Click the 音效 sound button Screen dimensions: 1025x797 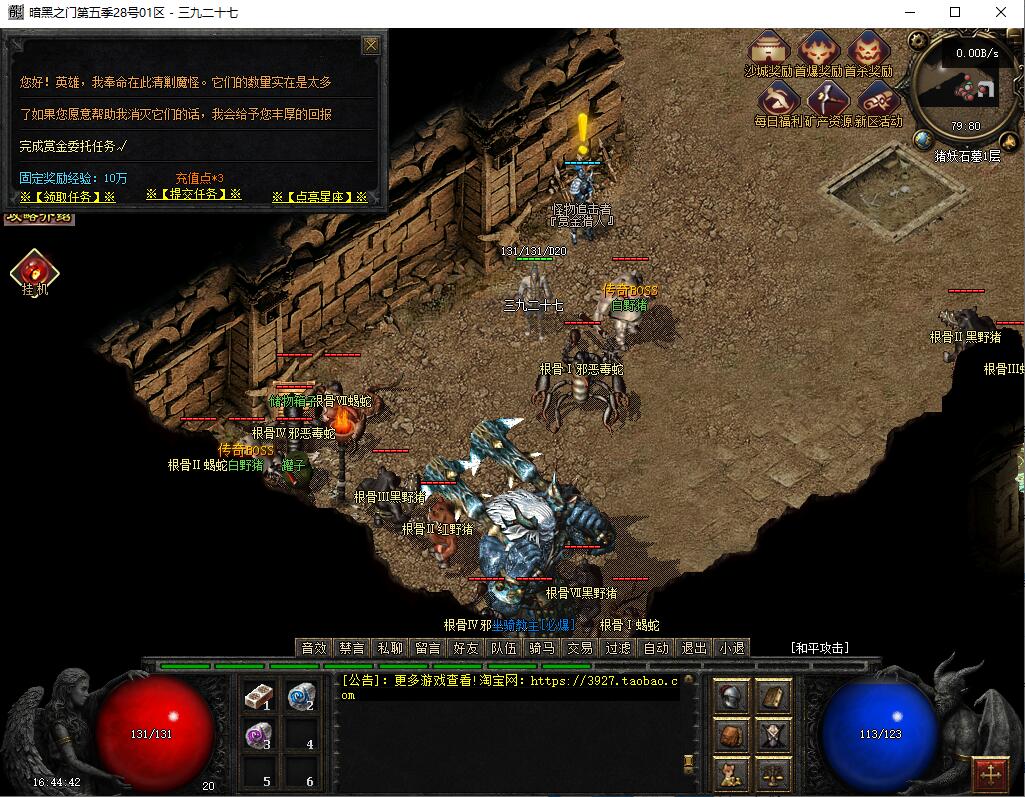(x=314, y=648)
